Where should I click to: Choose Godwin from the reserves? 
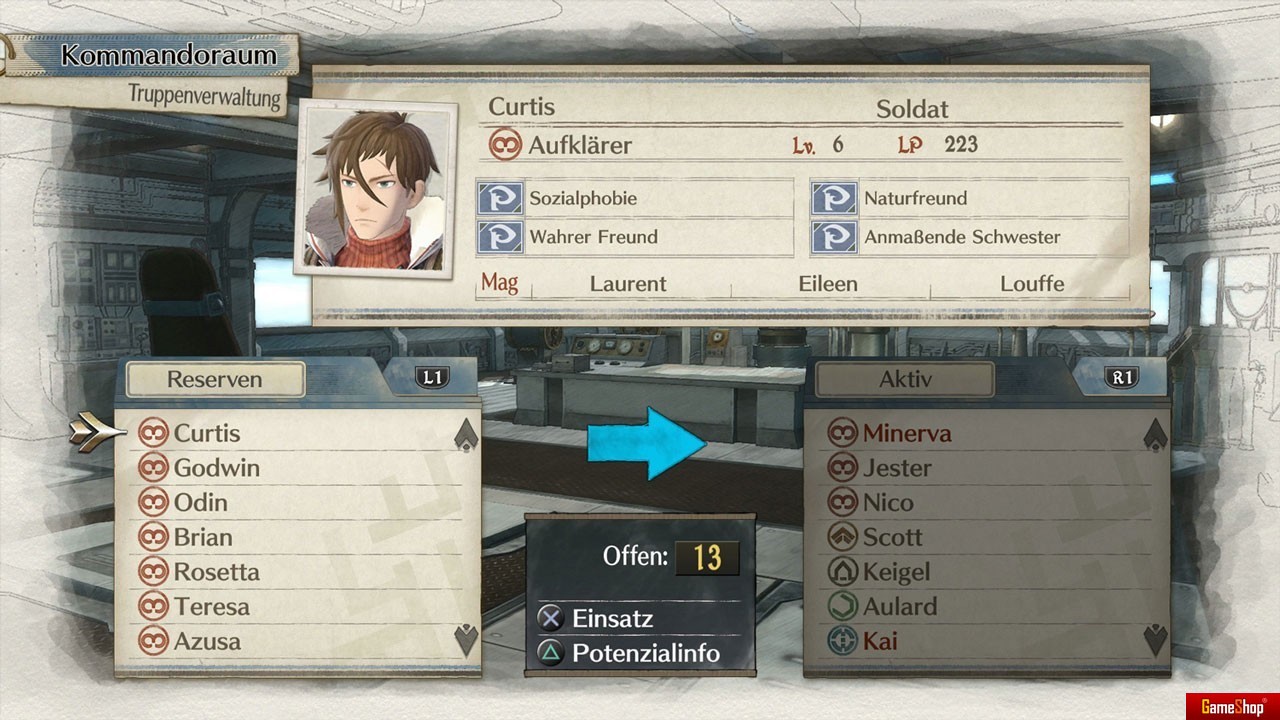tap(216, 468)
